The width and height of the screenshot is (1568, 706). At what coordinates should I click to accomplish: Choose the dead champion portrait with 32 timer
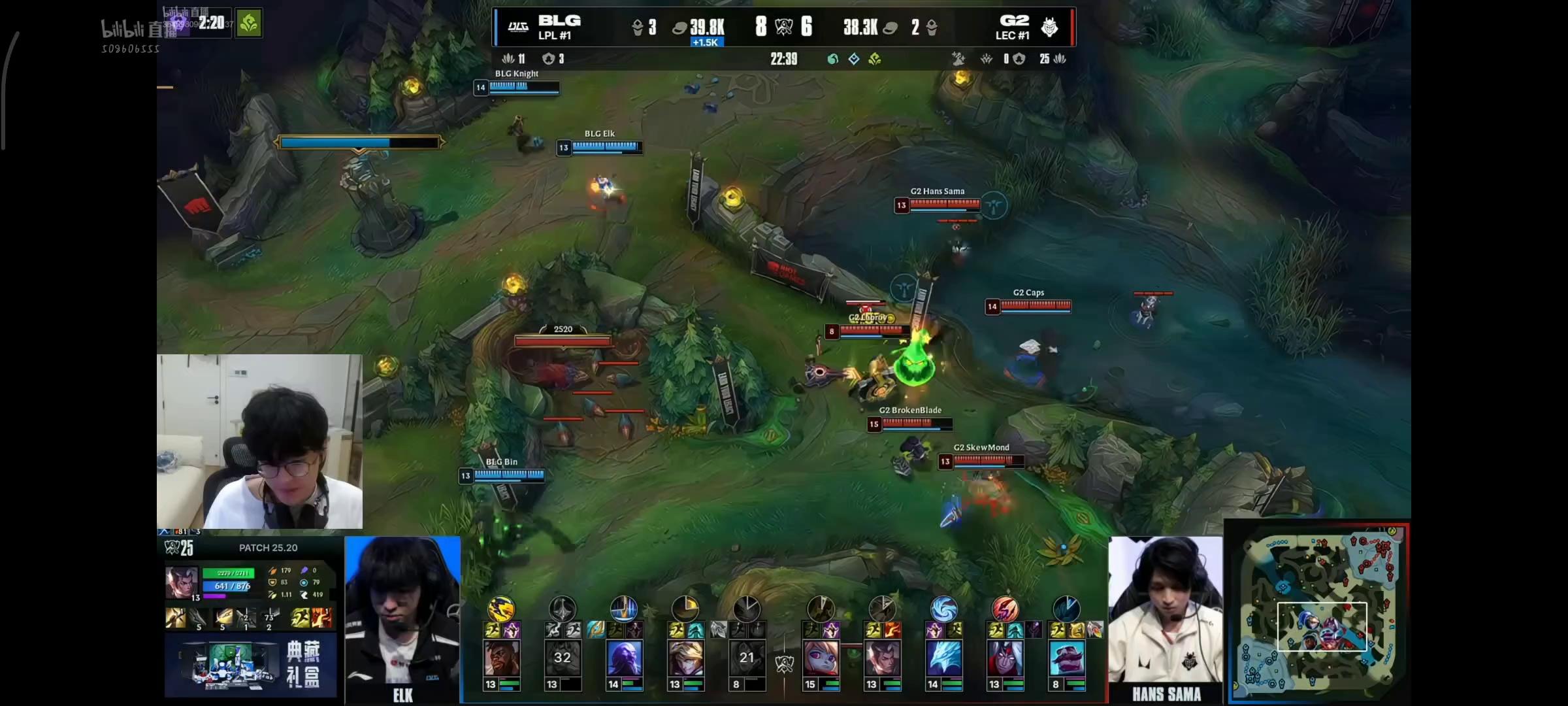pos(563,658)
